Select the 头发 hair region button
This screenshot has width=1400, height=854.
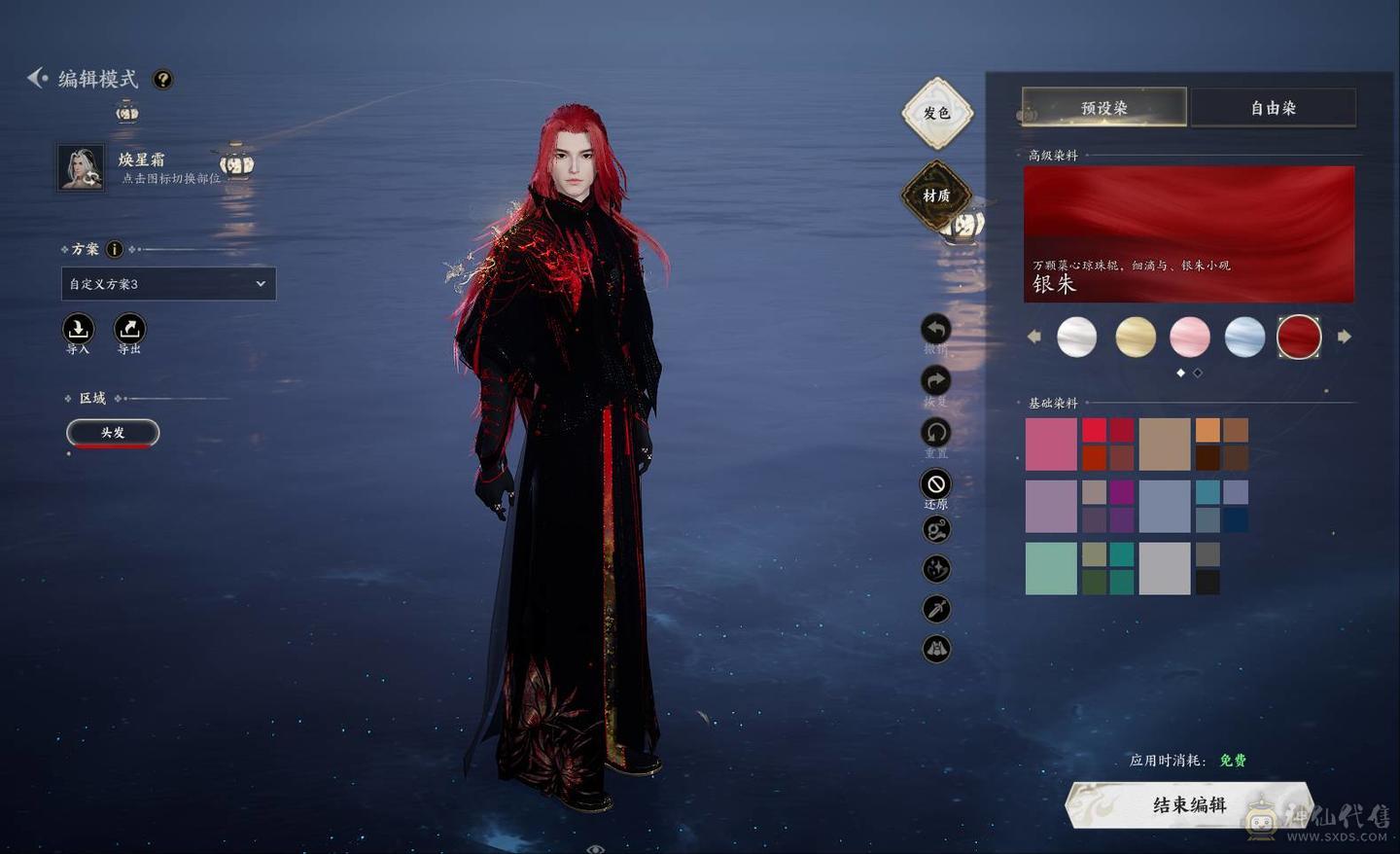[x=113, y=432]
